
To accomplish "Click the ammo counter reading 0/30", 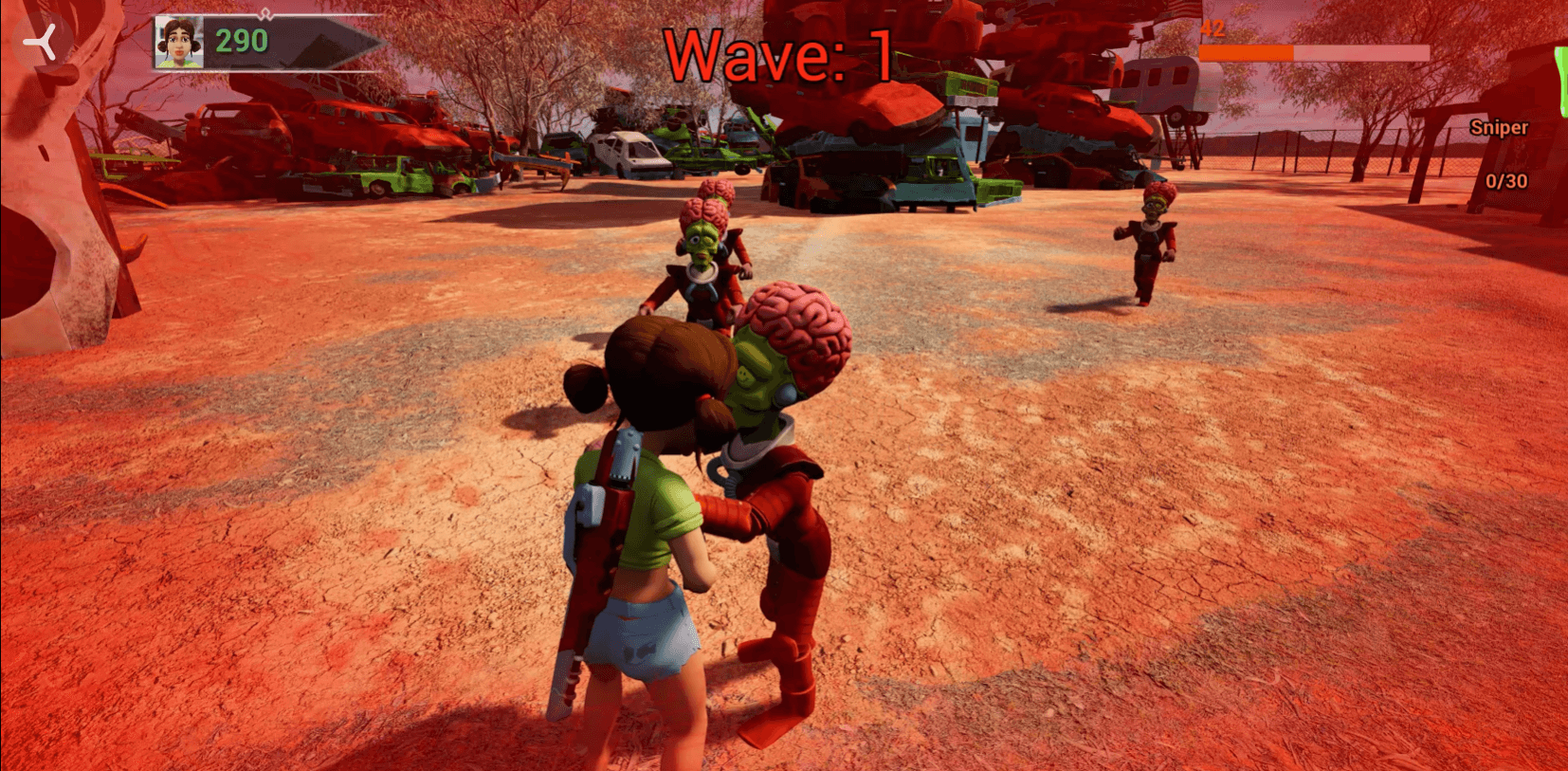I will click(1505, 181).
